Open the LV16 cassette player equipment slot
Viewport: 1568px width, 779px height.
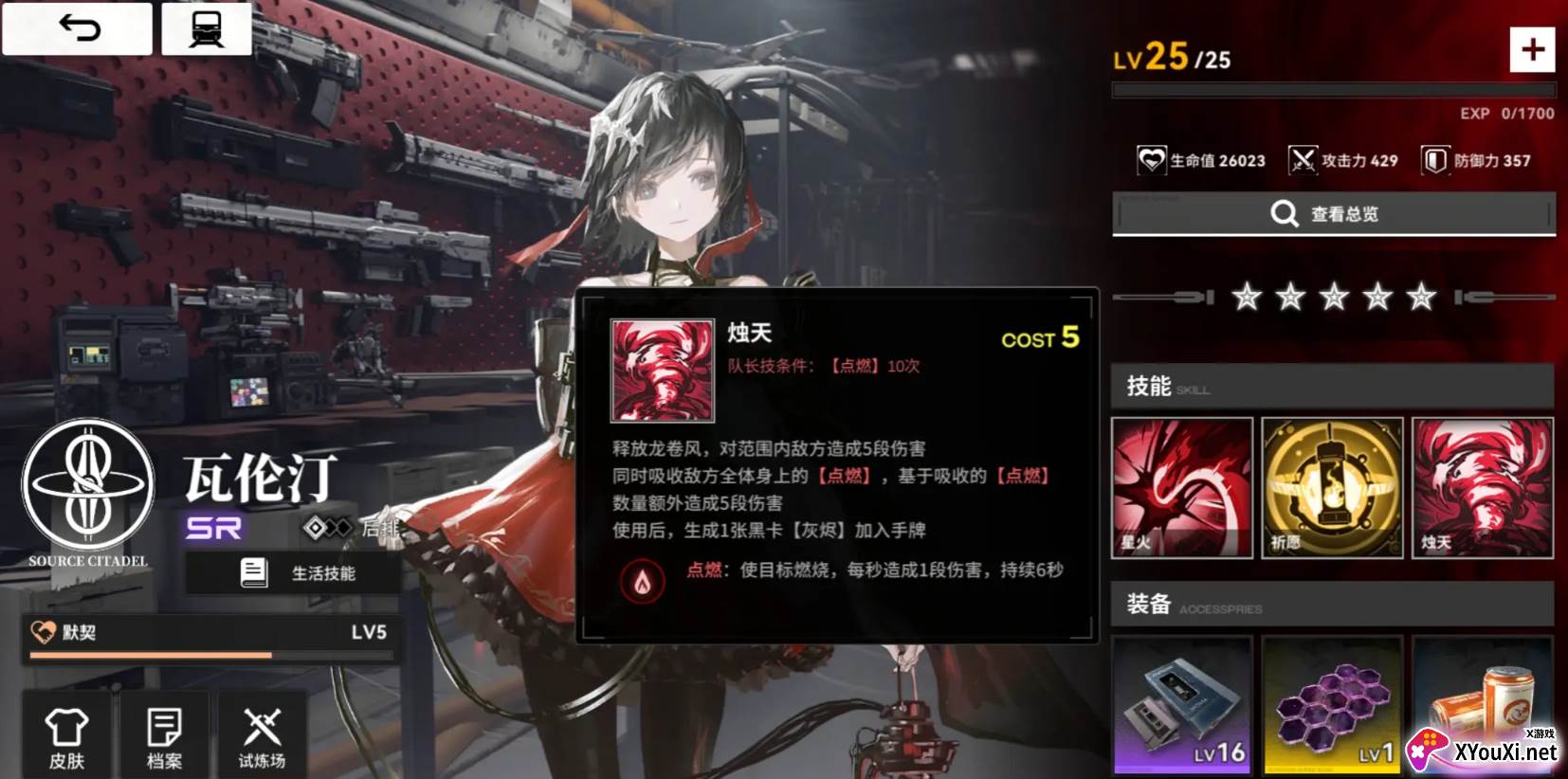click(1182, 706)
